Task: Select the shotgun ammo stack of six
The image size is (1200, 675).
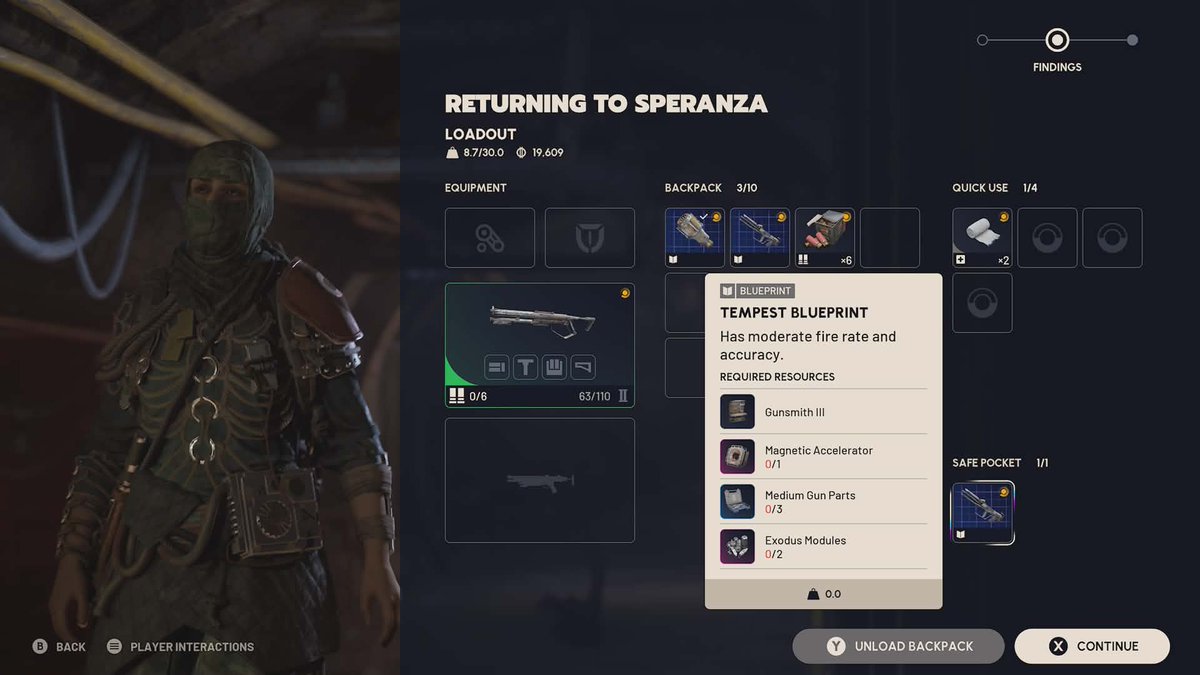Action: (x=824, y=238)
